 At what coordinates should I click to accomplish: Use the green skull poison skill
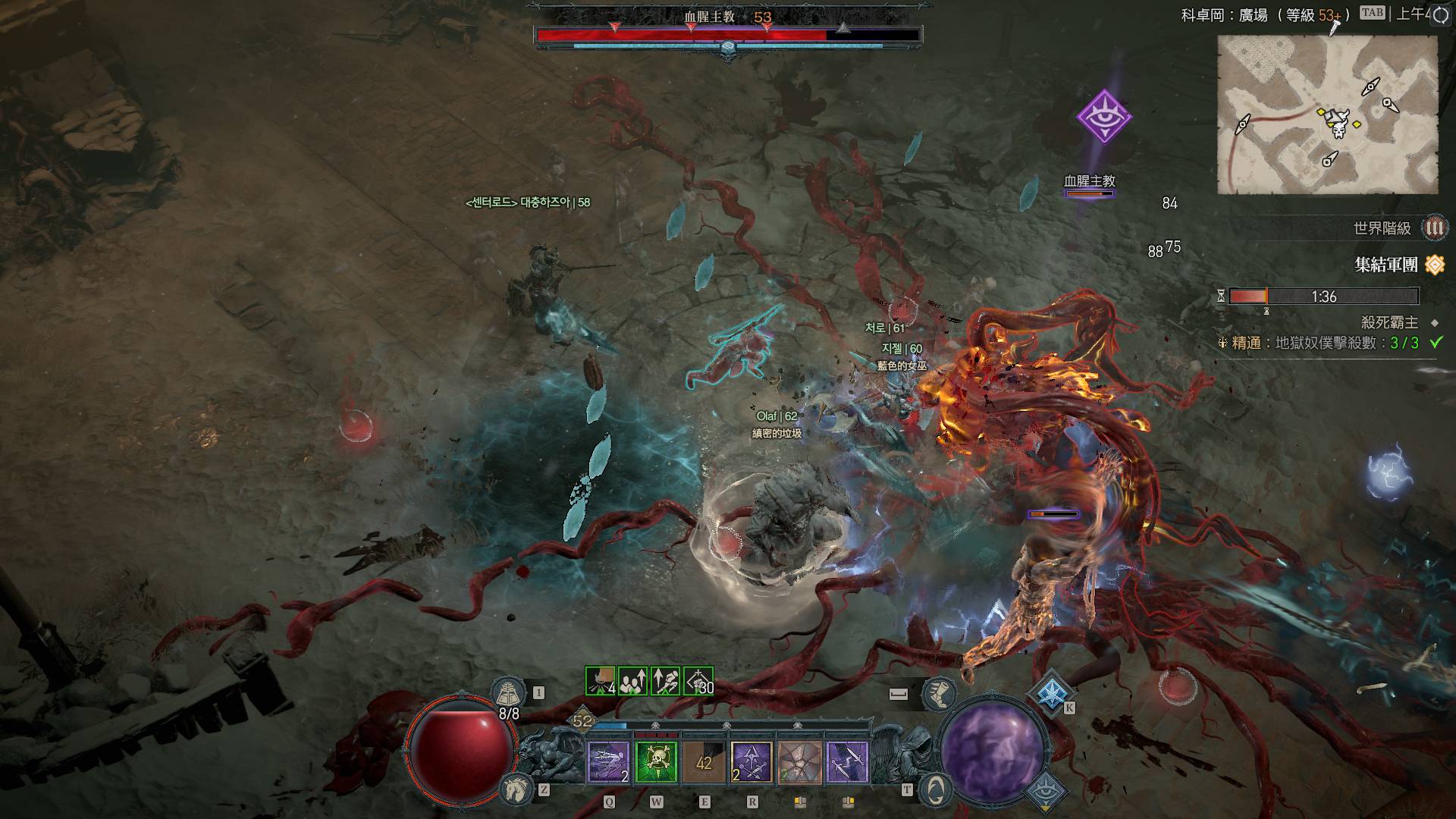(657, 762)
